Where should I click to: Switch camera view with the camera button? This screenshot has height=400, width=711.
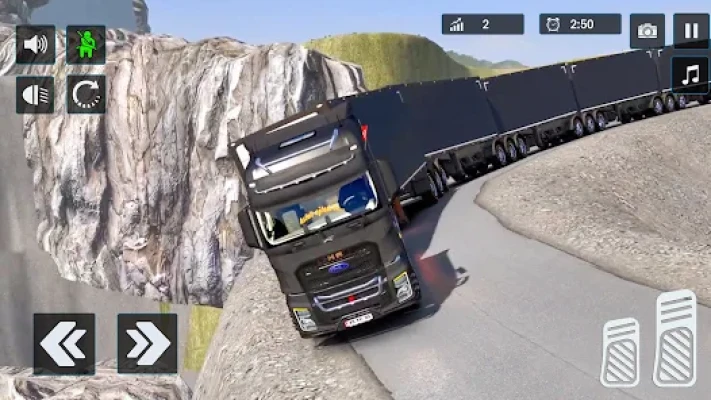647,31
